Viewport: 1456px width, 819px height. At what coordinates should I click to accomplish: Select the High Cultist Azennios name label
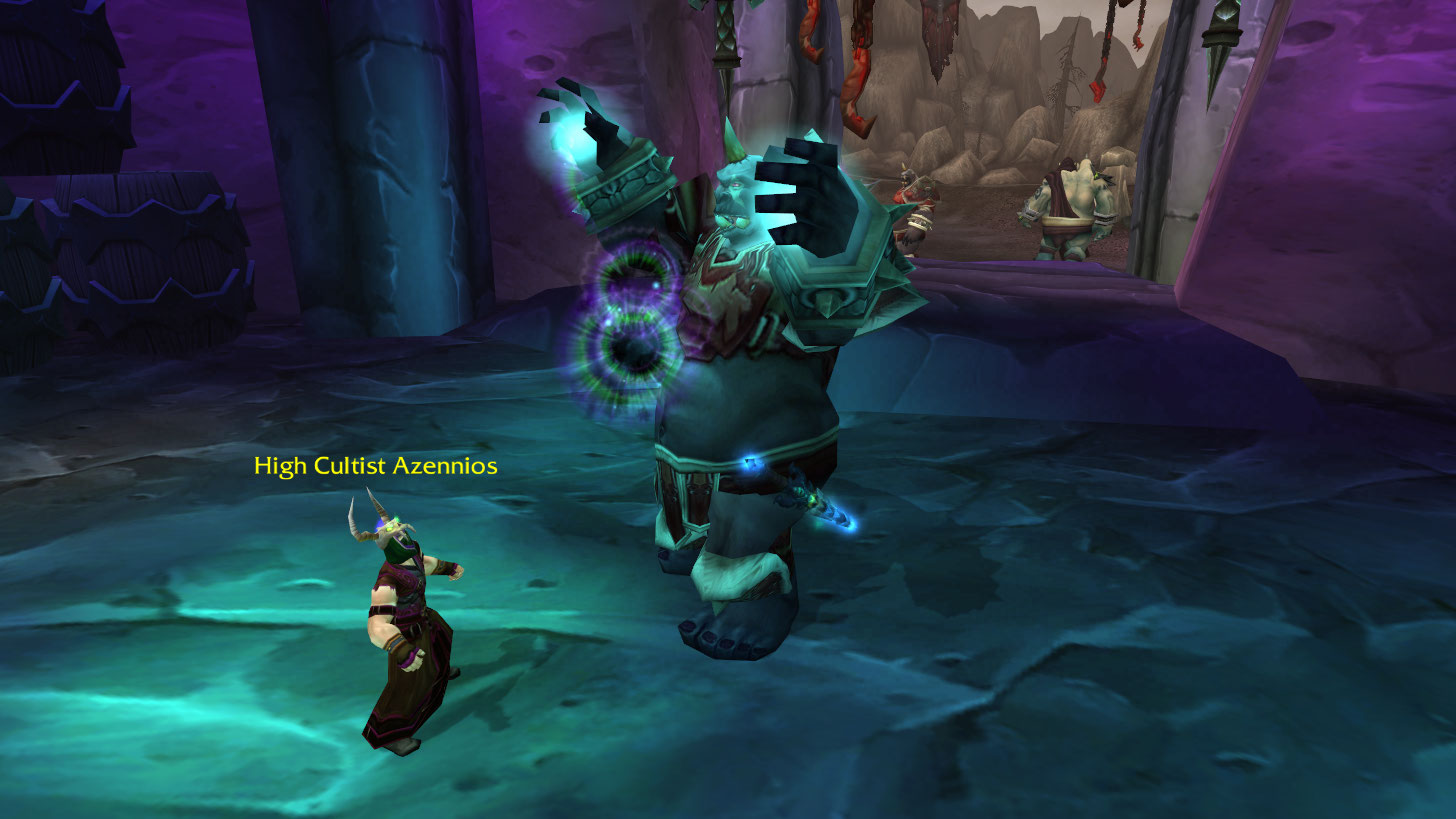click(375, 466)
